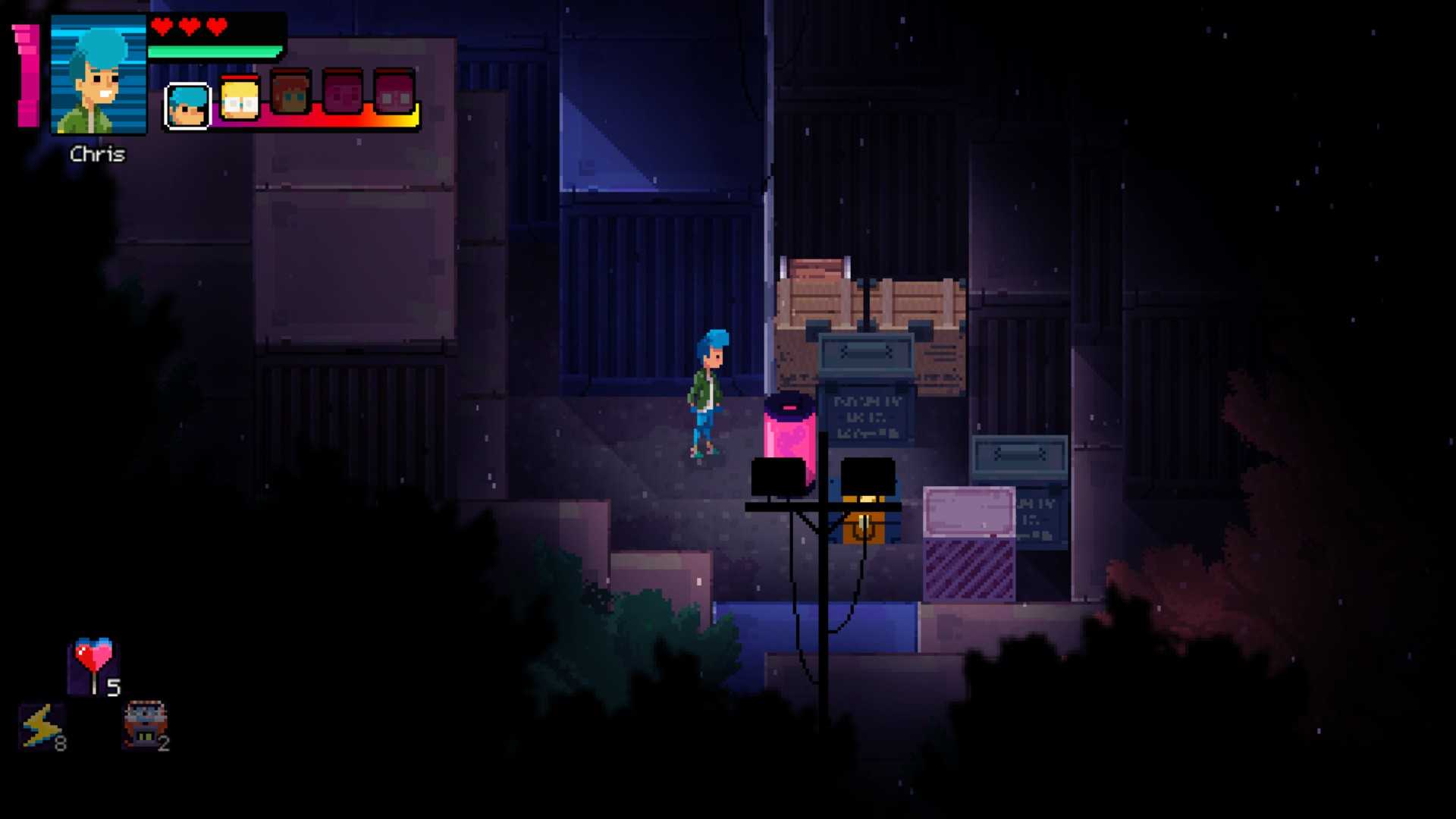Switch to the blonde character with glasses
The width and height of the screenshot is (1456, 819).
pyautogui.click(x=240, y=99)
